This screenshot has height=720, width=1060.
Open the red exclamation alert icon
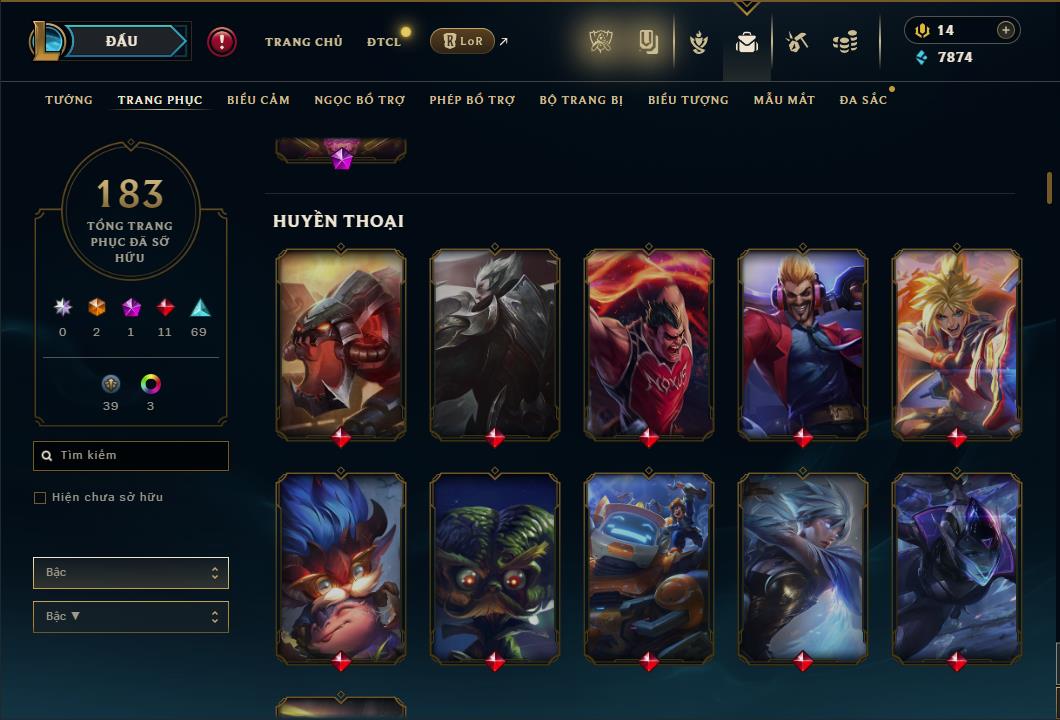(x=222, y=41)
